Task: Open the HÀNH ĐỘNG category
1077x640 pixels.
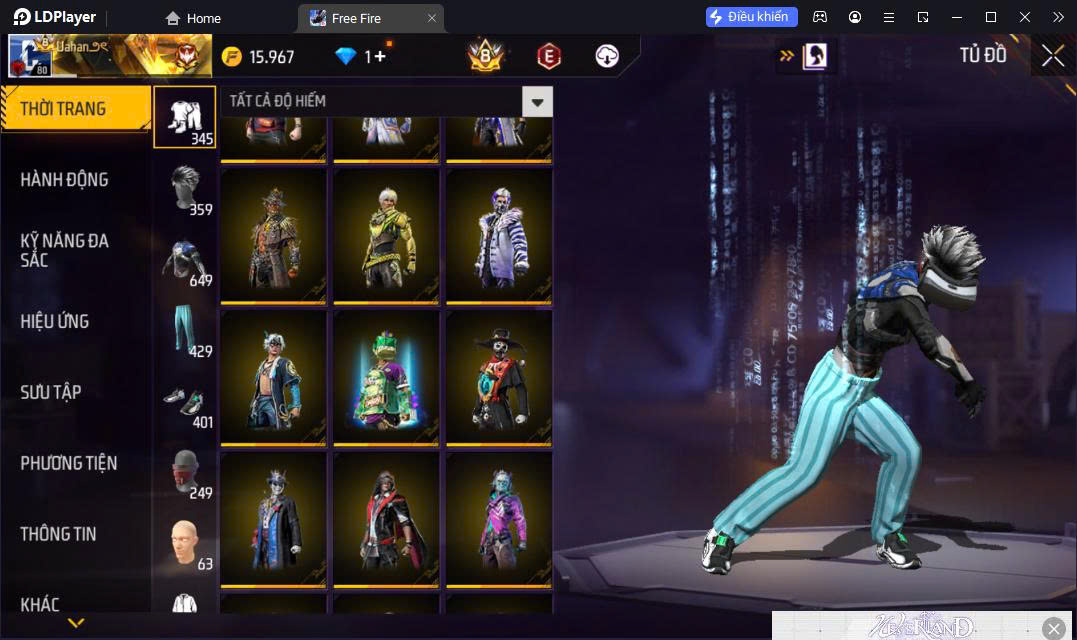Action: pos(65,180)
